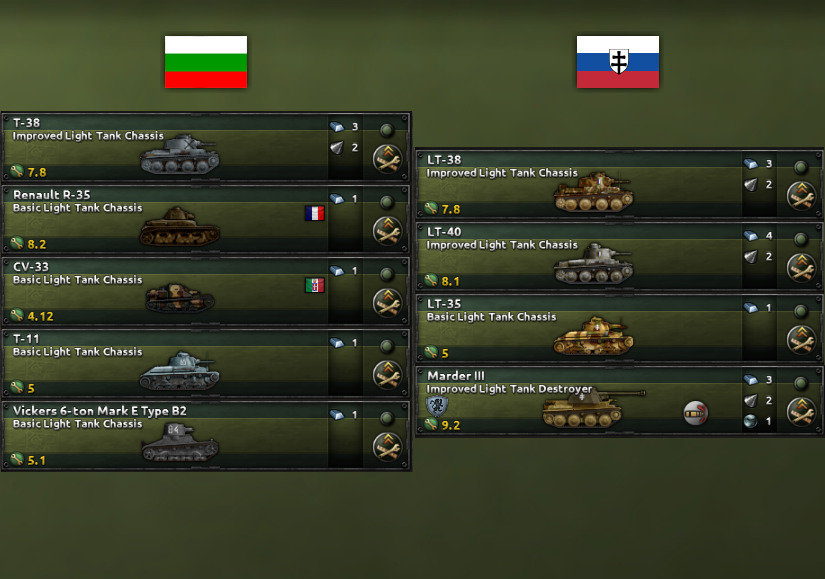Click the crossed-tools variant button for T-38
Image resolution: width=825 pixels, height=579 pixels.
click(x=387, y=158)
